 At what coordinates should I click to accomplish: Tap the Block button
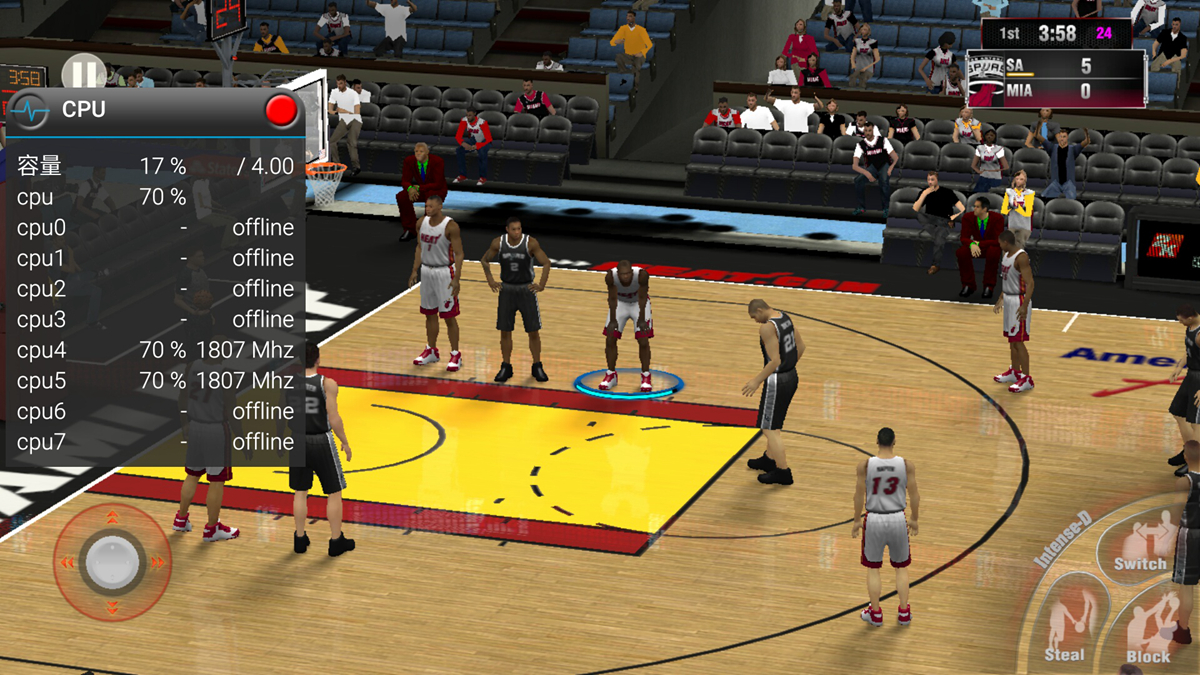click(x=1150, y=630)
